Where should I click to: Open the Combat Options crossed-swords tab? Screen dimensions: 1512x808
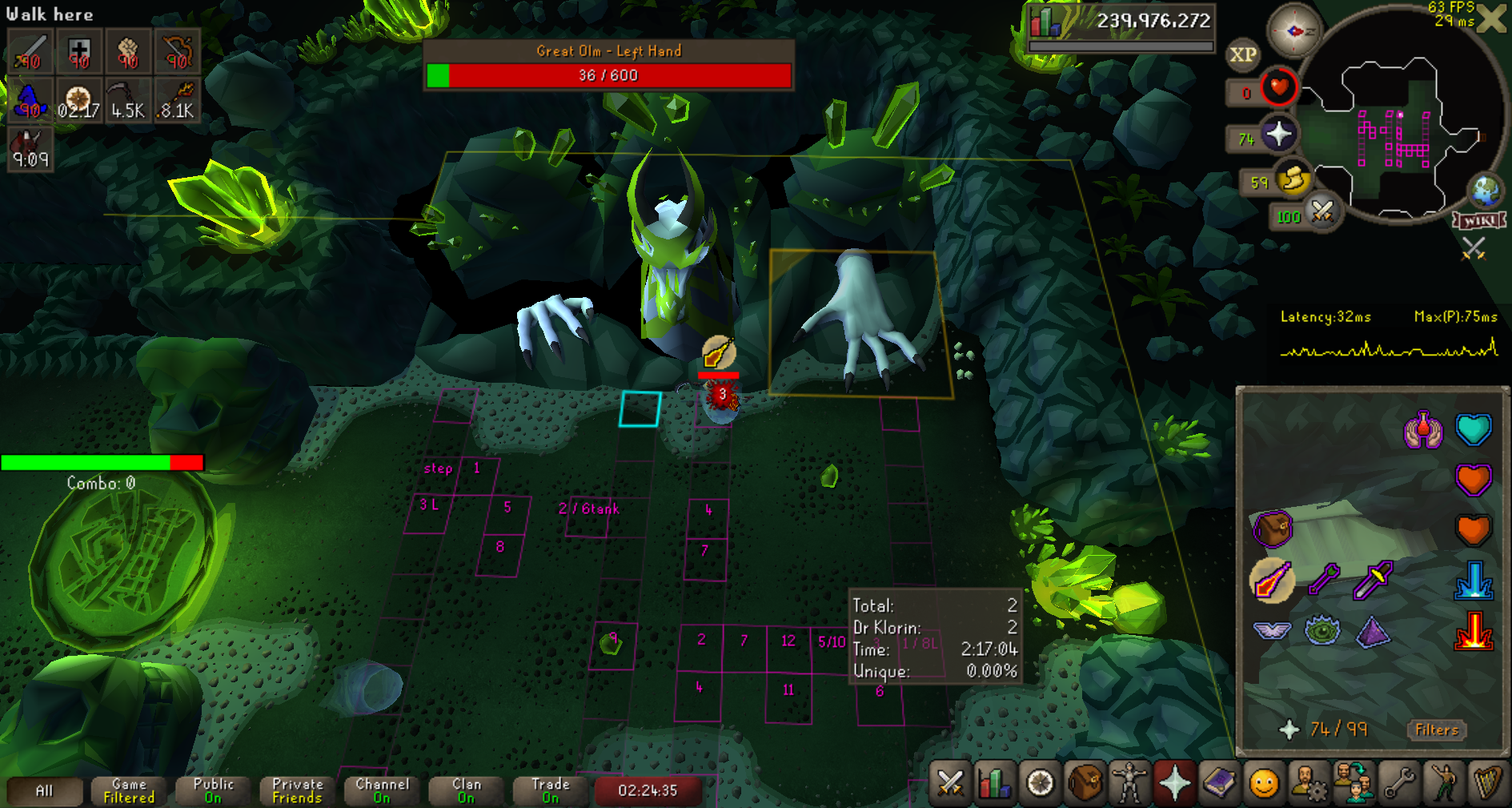tap(950, 782)
